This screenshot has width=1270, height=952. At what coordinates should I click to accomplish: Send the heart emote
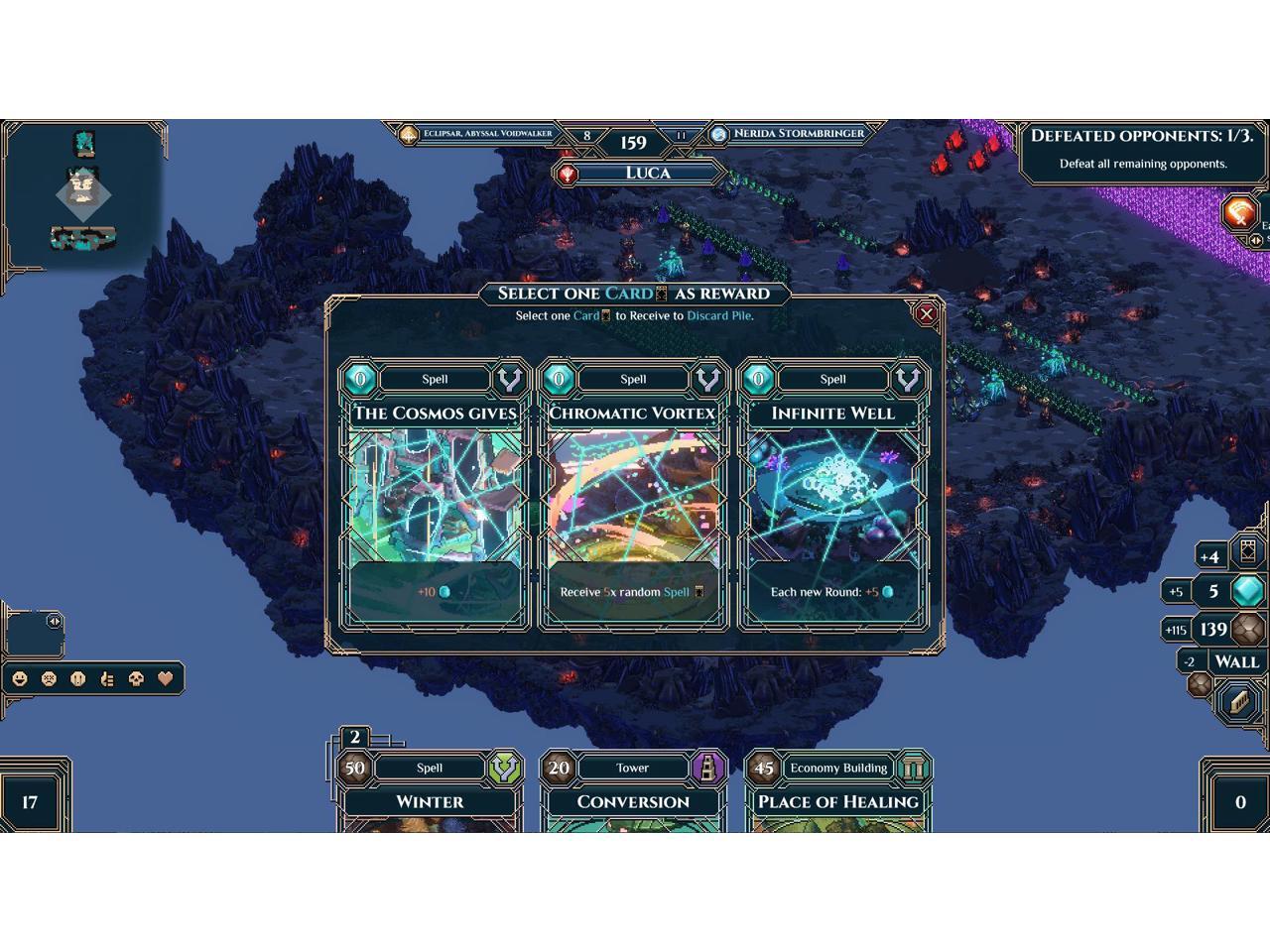(x=166, y=679)
